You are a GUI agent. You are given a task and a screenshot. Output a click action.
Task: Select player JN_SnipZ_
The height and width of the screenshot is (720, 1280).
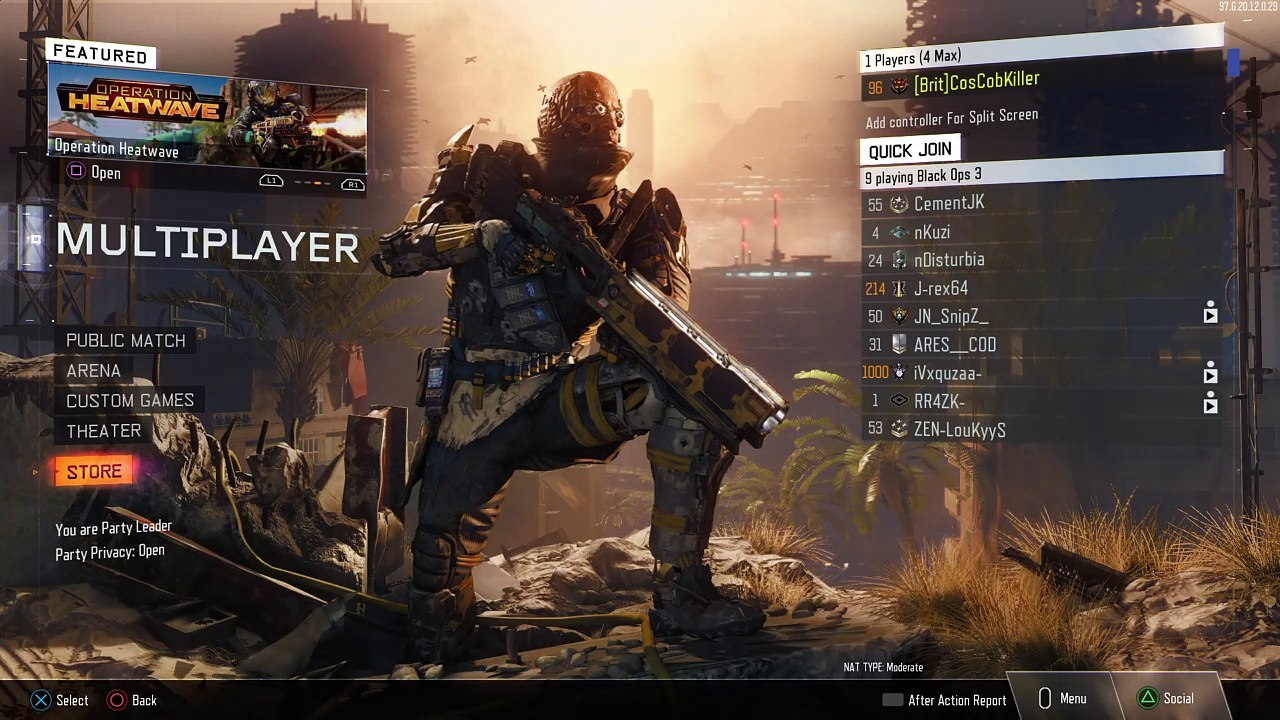coord(950,317)
